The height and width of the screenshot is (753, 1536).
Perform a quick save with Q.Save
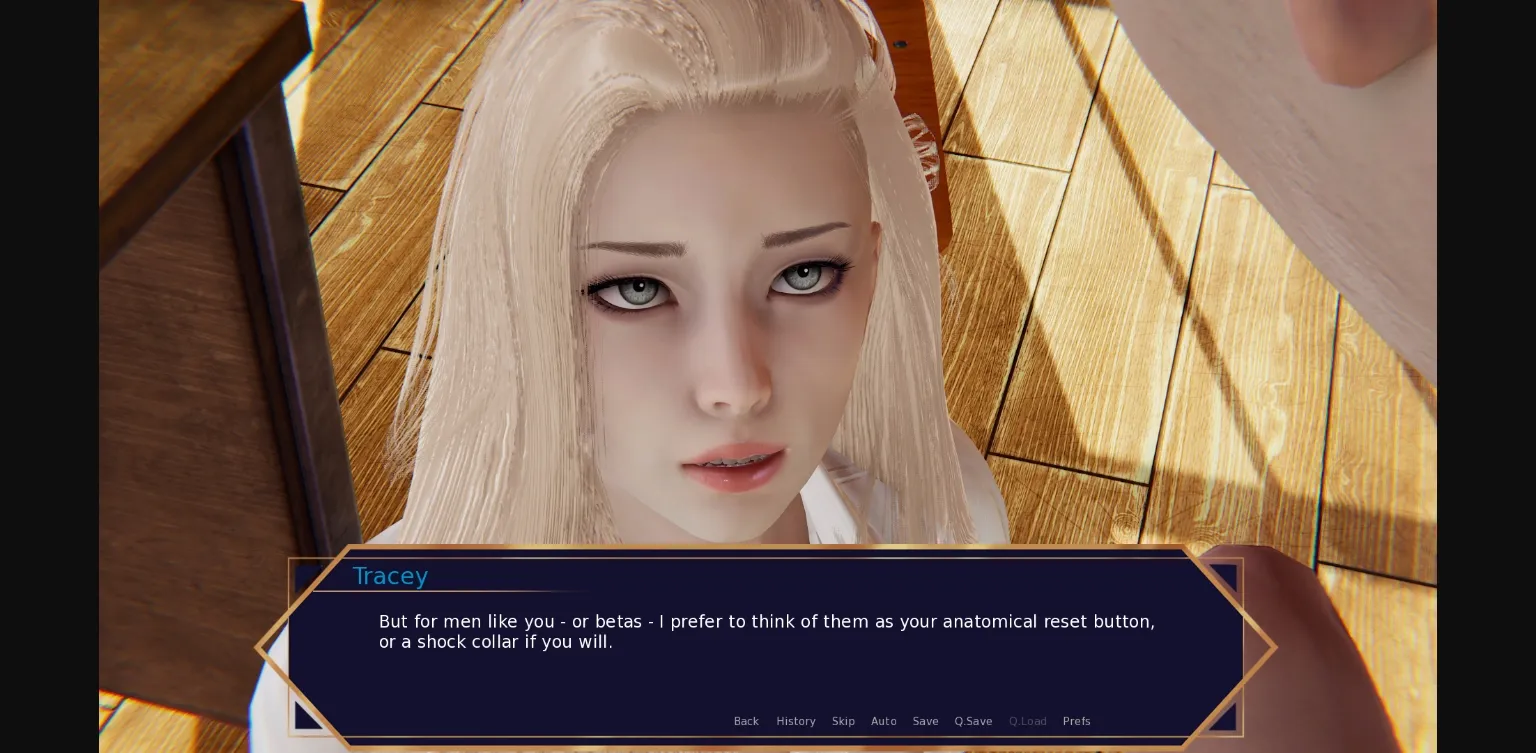[x=973, y=721]
